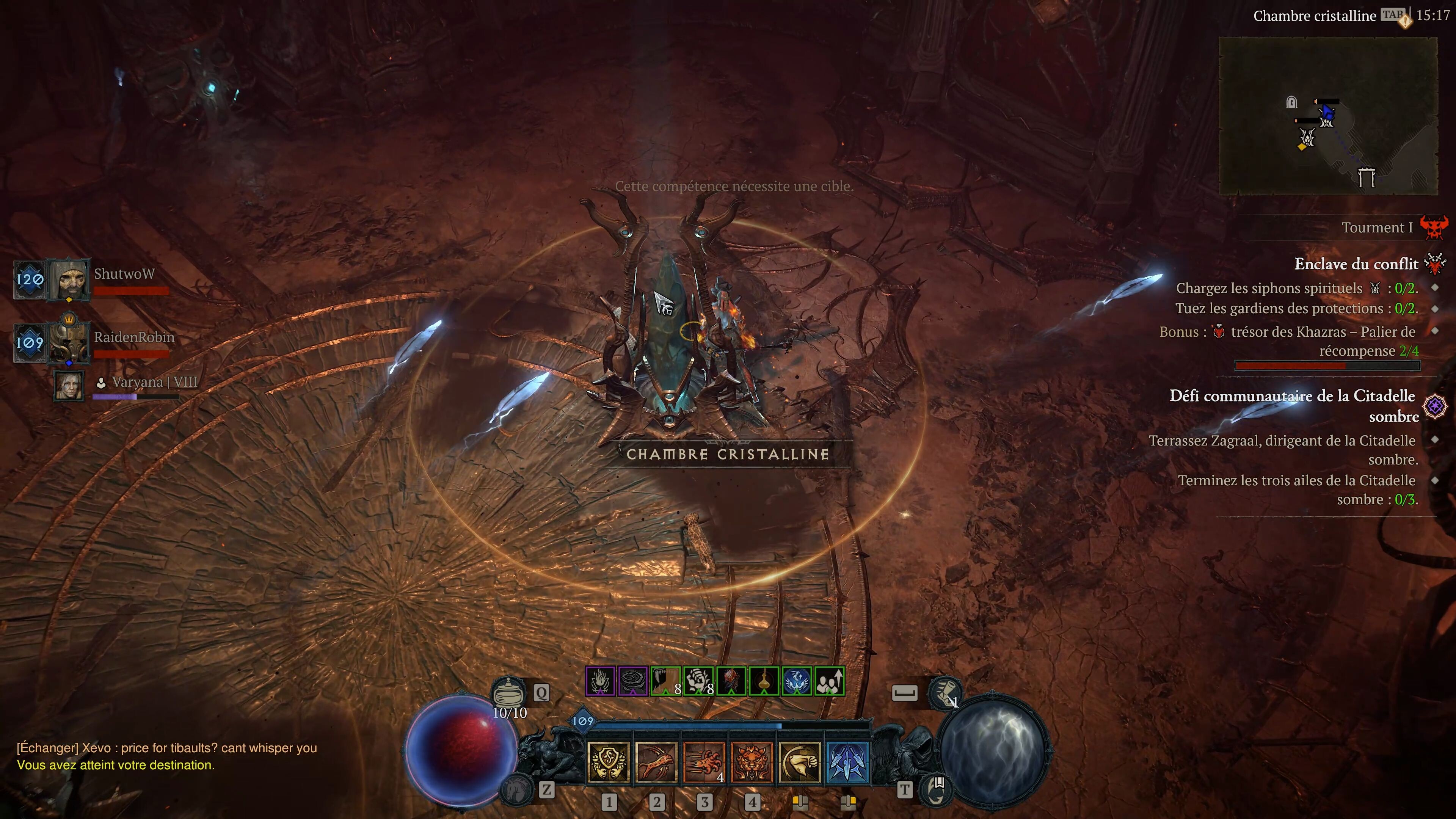Screen dimensions: 1456x819
Task: Activate the blue feather blades skill
Action: coord(847,762)
